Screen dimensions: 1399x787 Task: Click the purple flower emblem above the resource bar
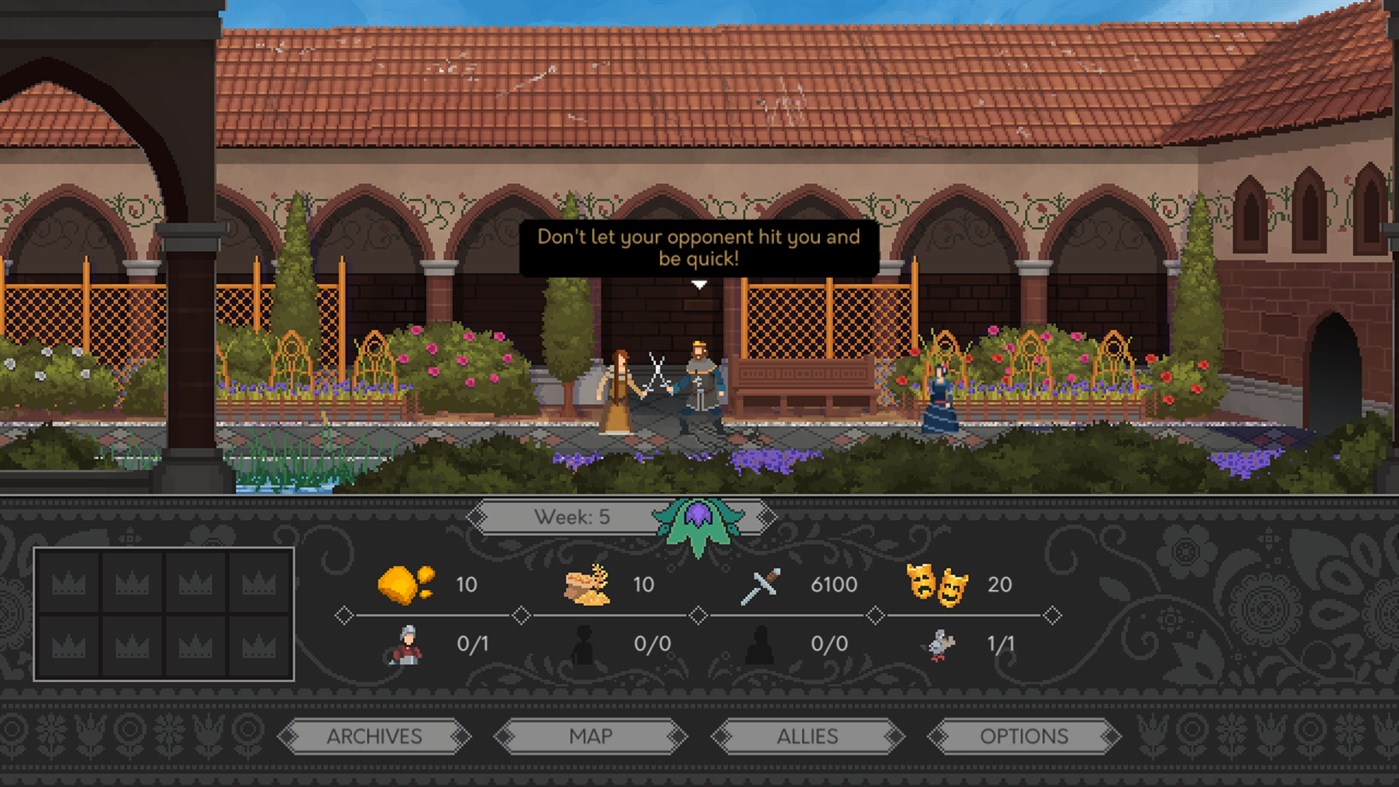tap(699, 517)
